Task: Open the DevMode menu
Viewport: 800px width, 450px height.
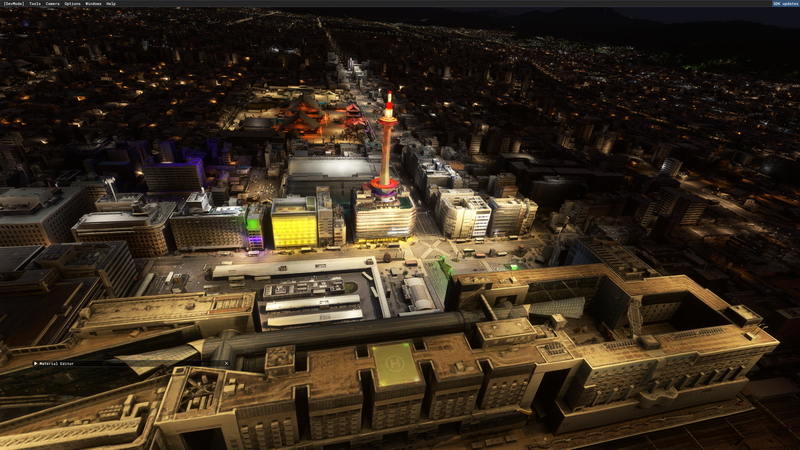Action: (14, 4)
